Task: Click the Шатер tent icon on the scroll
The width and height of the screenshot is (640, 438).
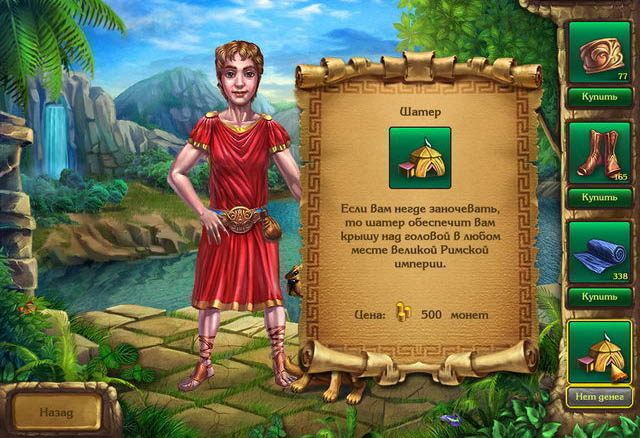Action: [x=420, y=158]
